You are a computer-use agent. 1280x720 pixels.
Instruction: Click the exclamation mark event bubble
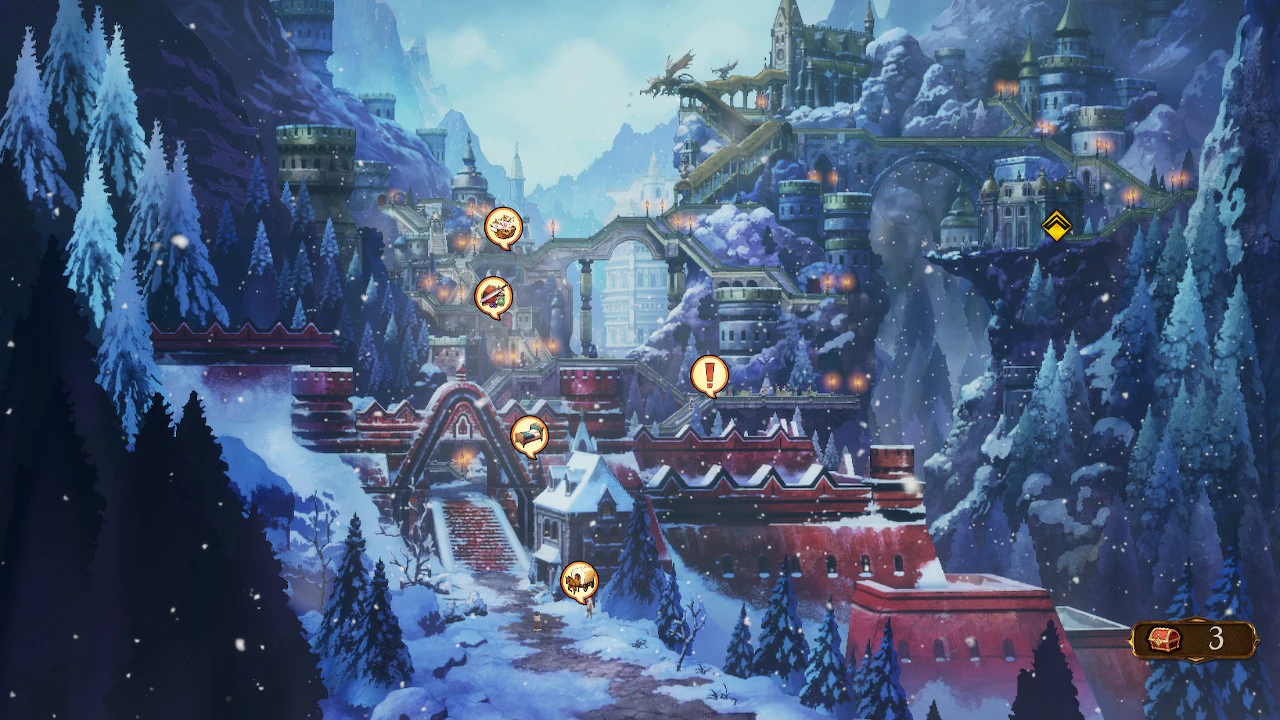pyautogui.click(x=709, y=375)
